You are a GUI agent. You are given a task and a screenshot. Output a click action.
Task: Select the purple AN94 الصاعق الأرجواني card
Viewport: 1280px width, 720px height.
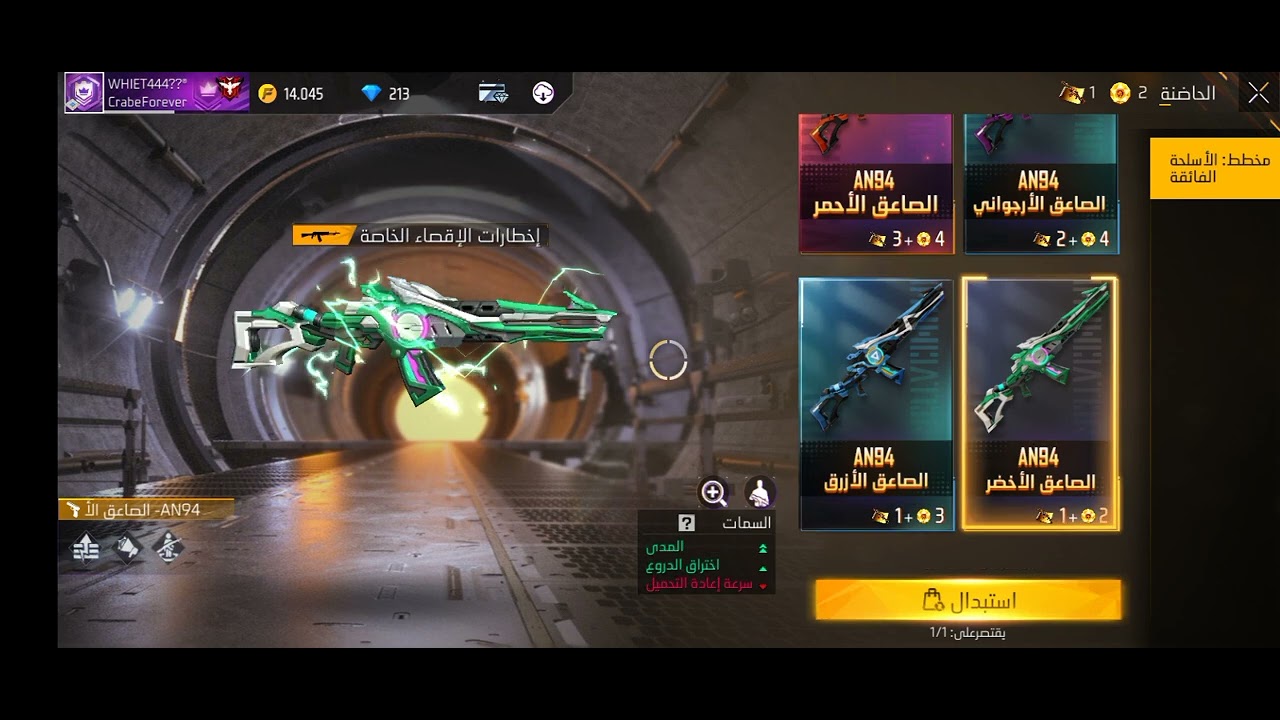(1040, 185)
